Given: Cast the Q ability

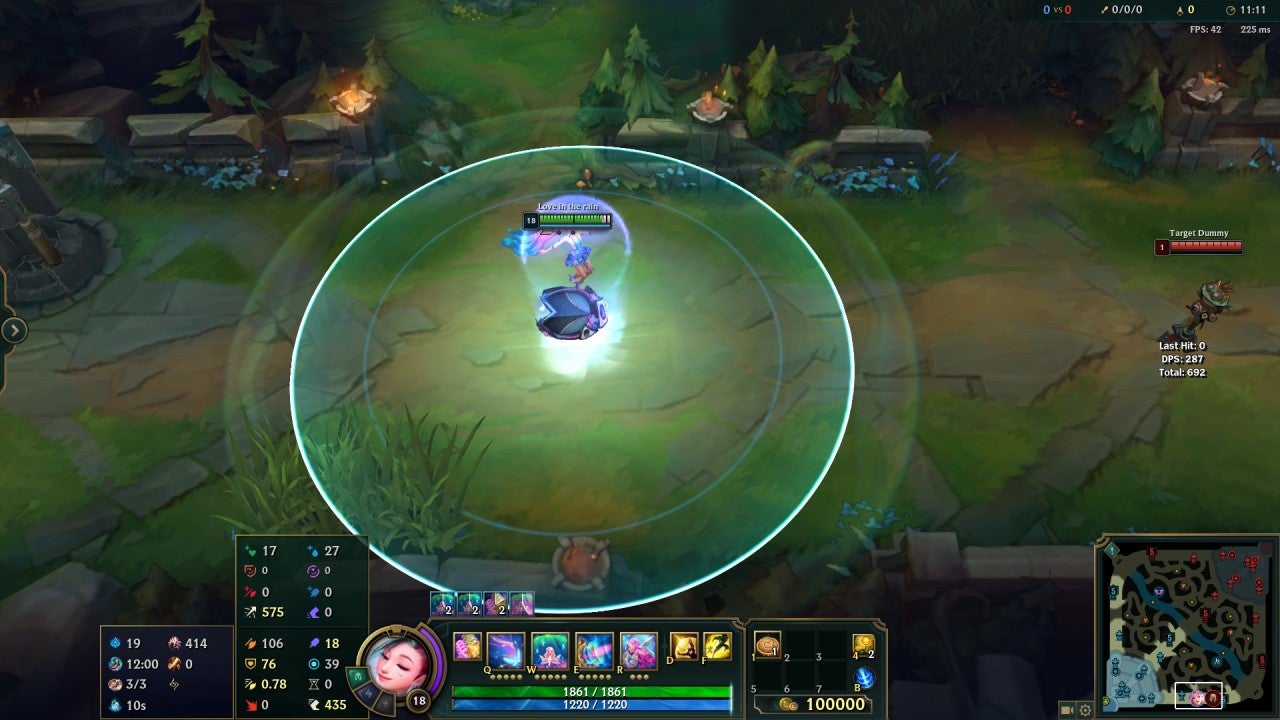Looking at the screenshot, I should point(505,651).
